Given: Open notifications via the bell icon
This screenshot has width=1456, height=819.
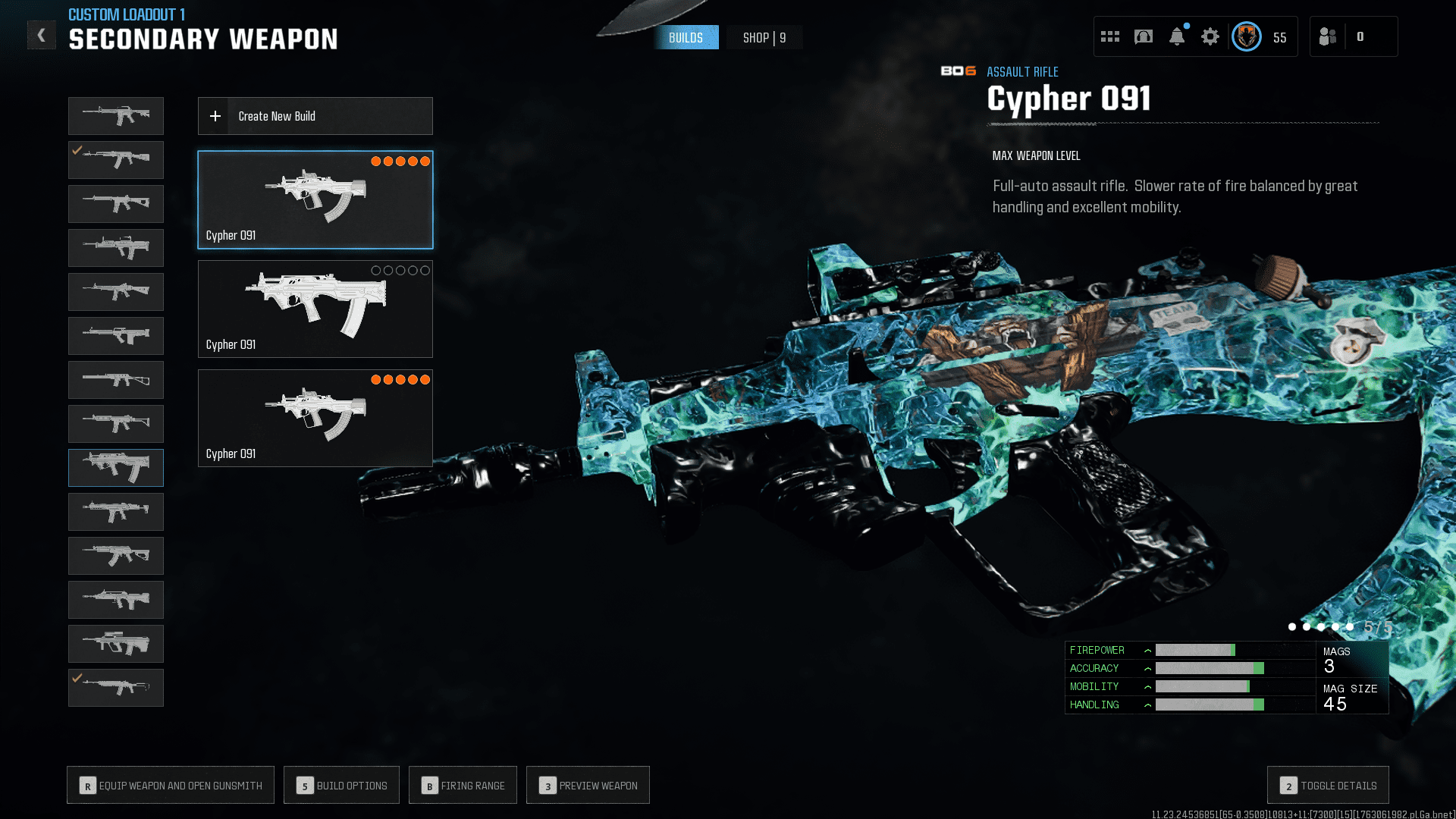Looking at the screenshot, I should pyautogui.click(x=1176, y=36).
